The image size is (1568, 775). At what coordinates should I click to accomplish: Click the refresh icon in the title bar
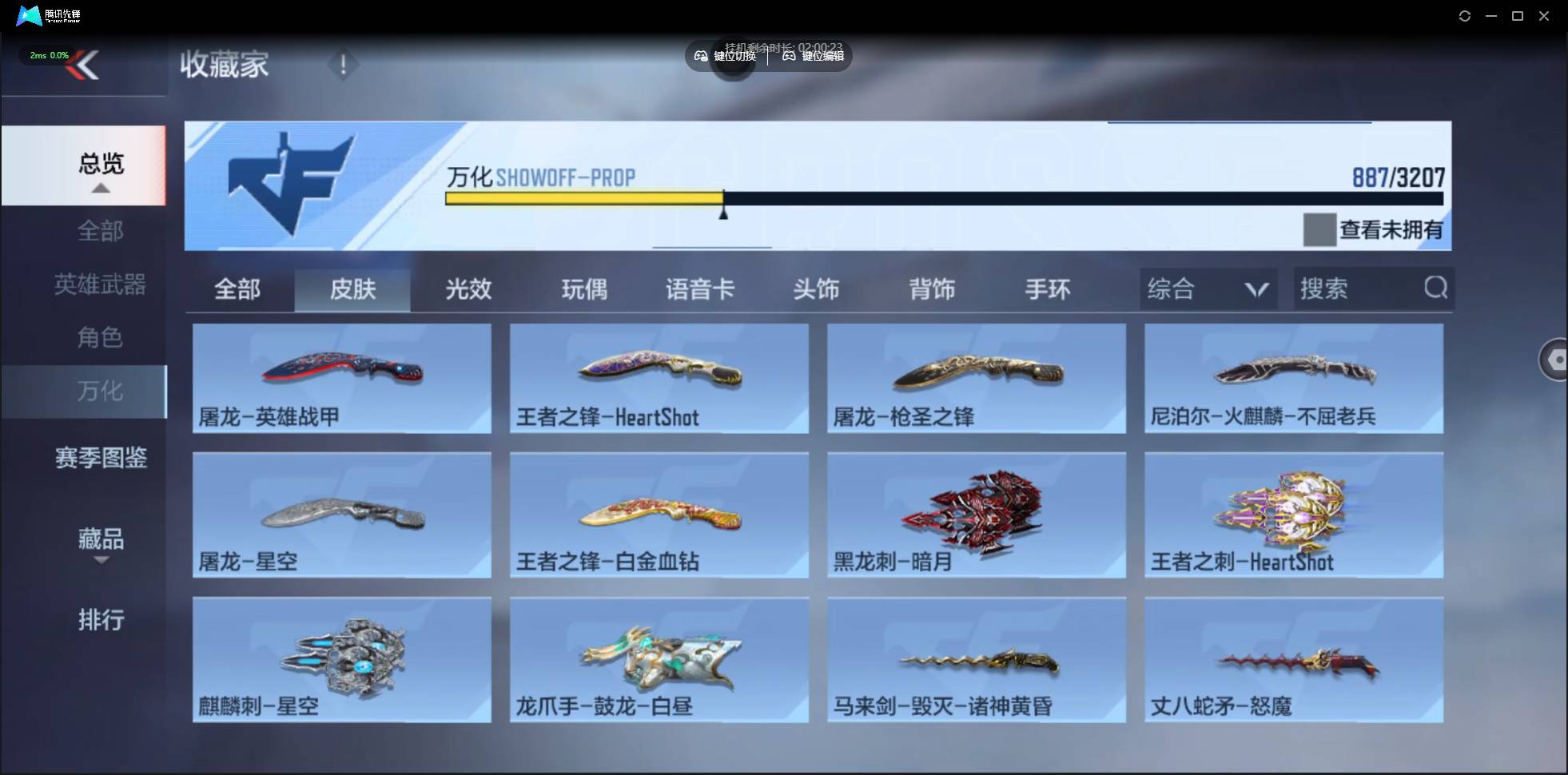pyautogui.click(x=1466, y=15)
